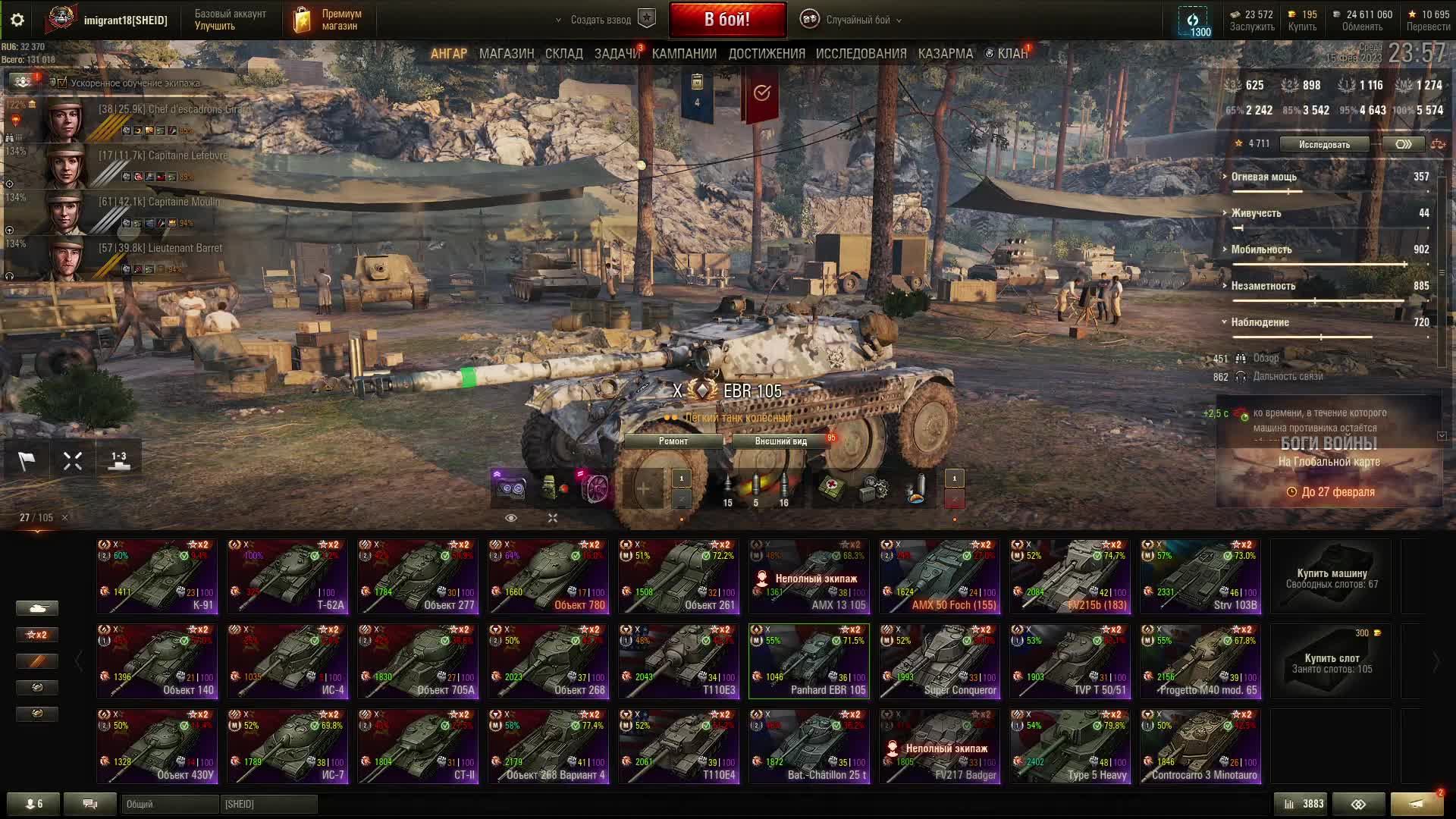This screenshot has width=1456, height=819.
Task: Click the Исследовать button
Action: click(1324, 144)
